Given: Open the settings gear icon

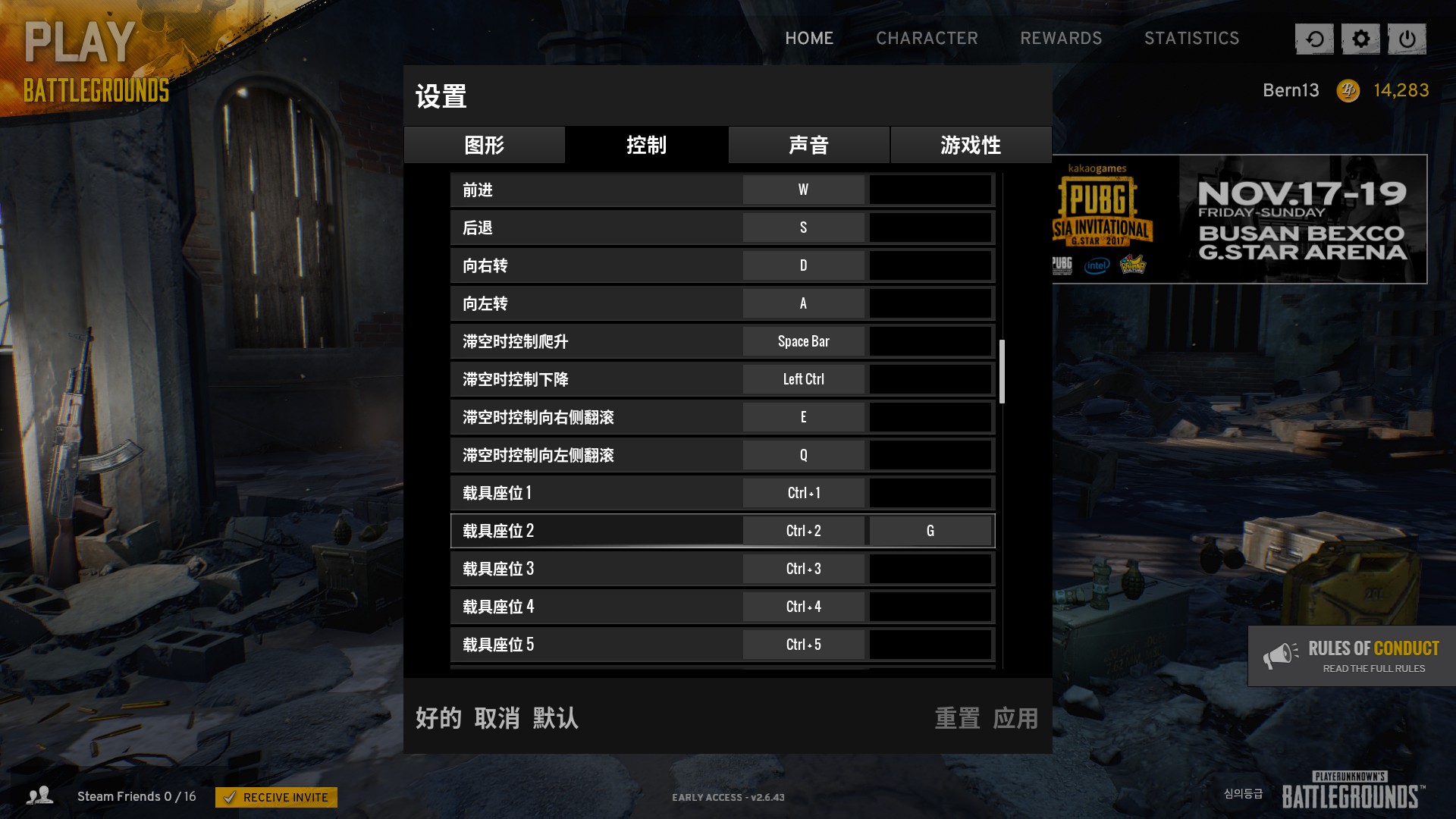Looking at the screenshot, I should click(1361, 38).
